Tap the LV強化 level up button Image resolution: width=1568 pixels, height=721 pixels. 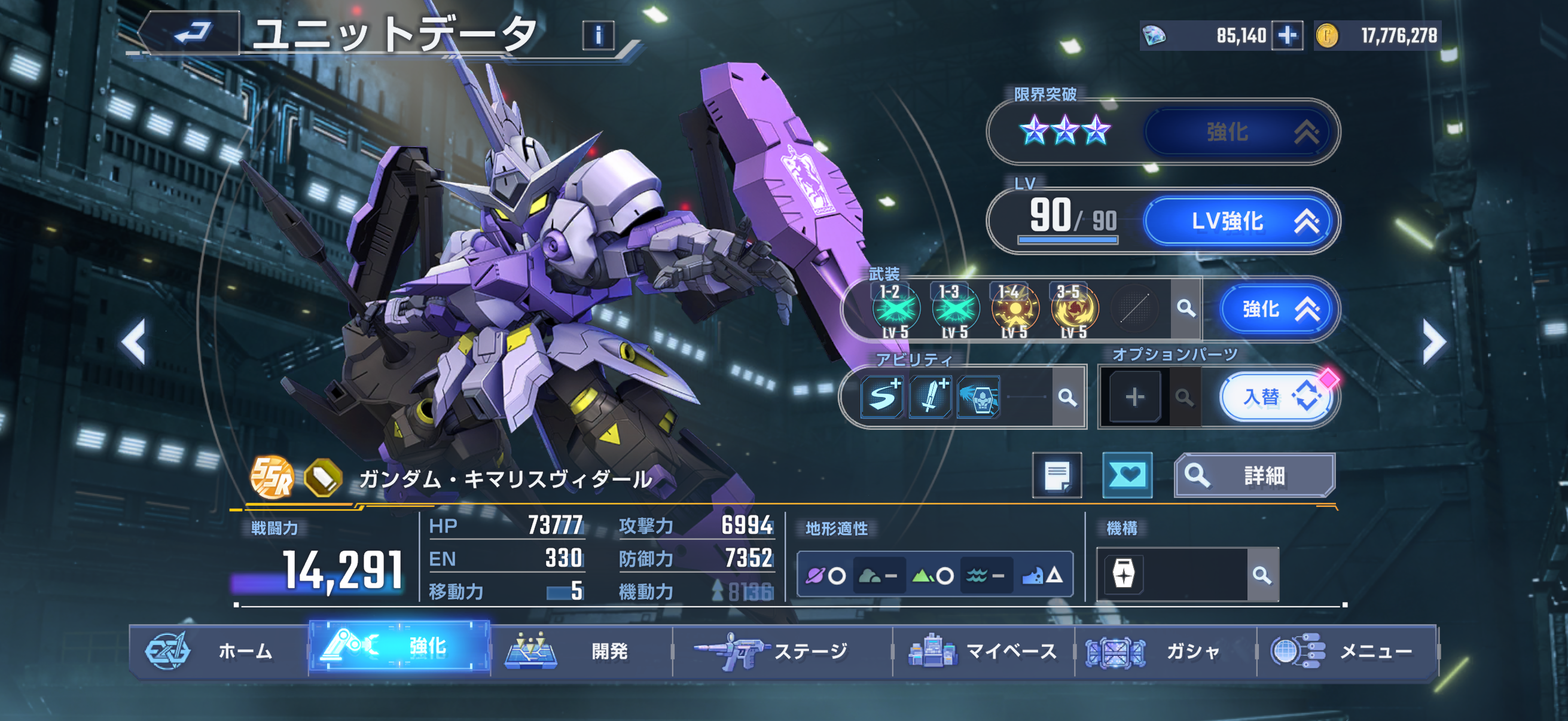[1240, 221]
